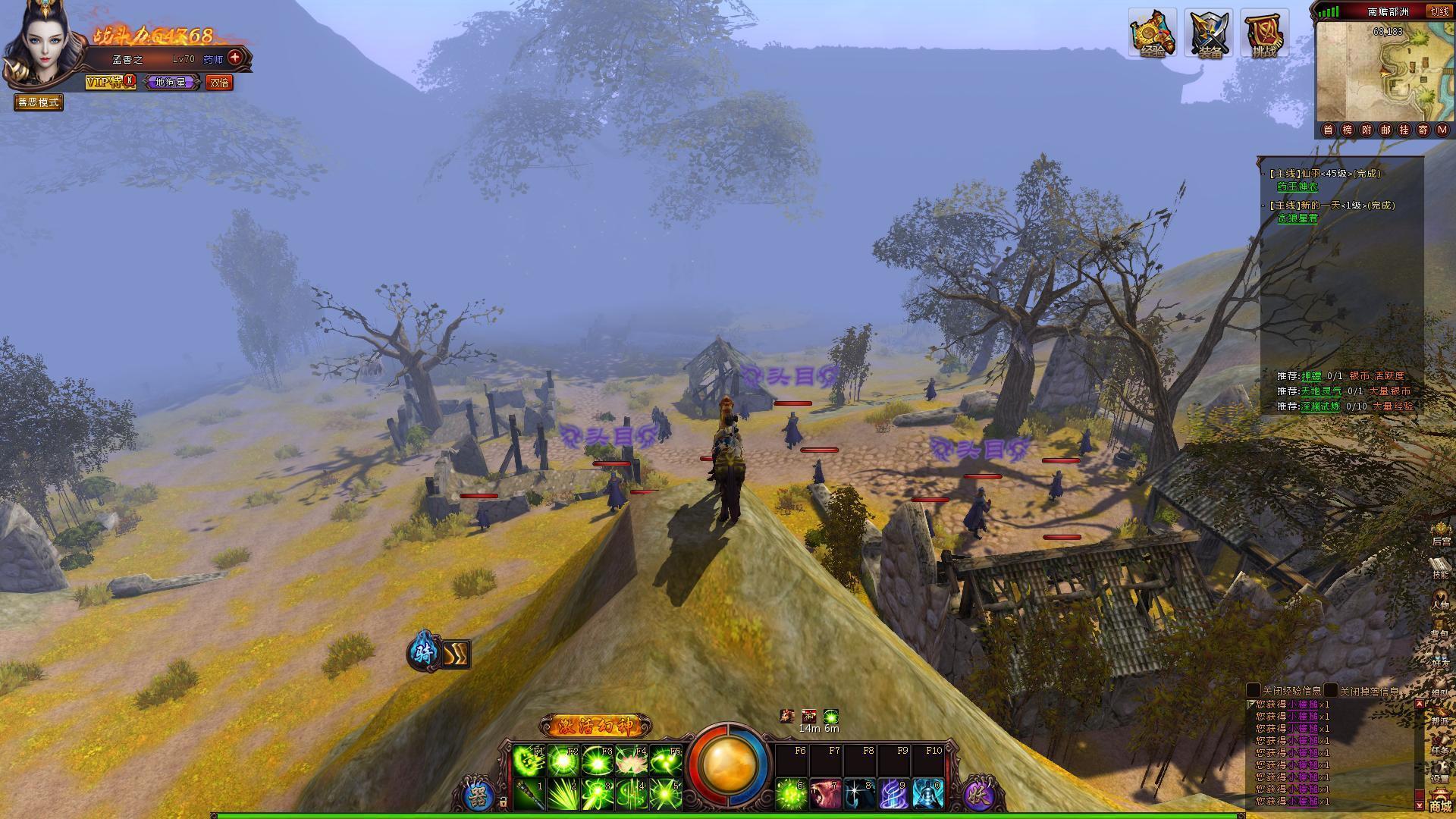This screenshot has height=819, width=1456.
Task: Open the 商城 shop
Action: (x=1440, y=802)
